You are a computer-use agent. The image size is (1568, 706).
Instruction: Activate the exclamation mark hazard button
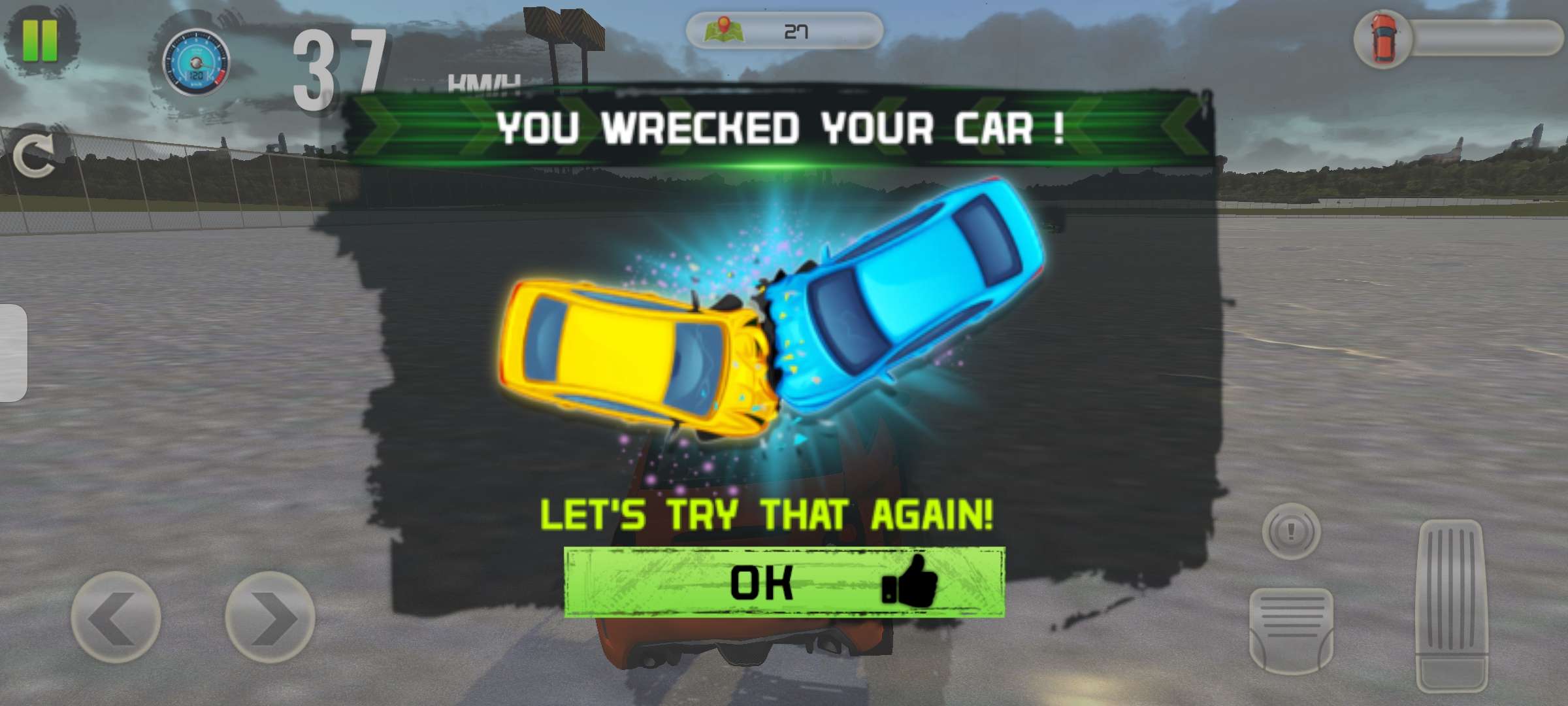click(1291, 531)
